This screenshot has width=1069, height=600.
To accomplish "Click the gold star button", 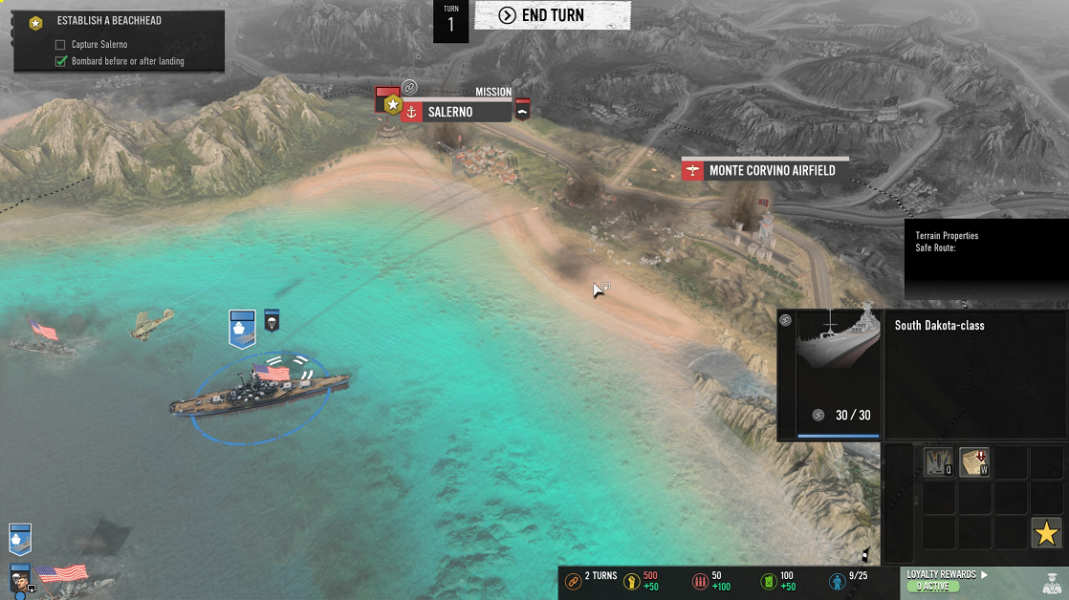I will click(x=1046, y=533).
